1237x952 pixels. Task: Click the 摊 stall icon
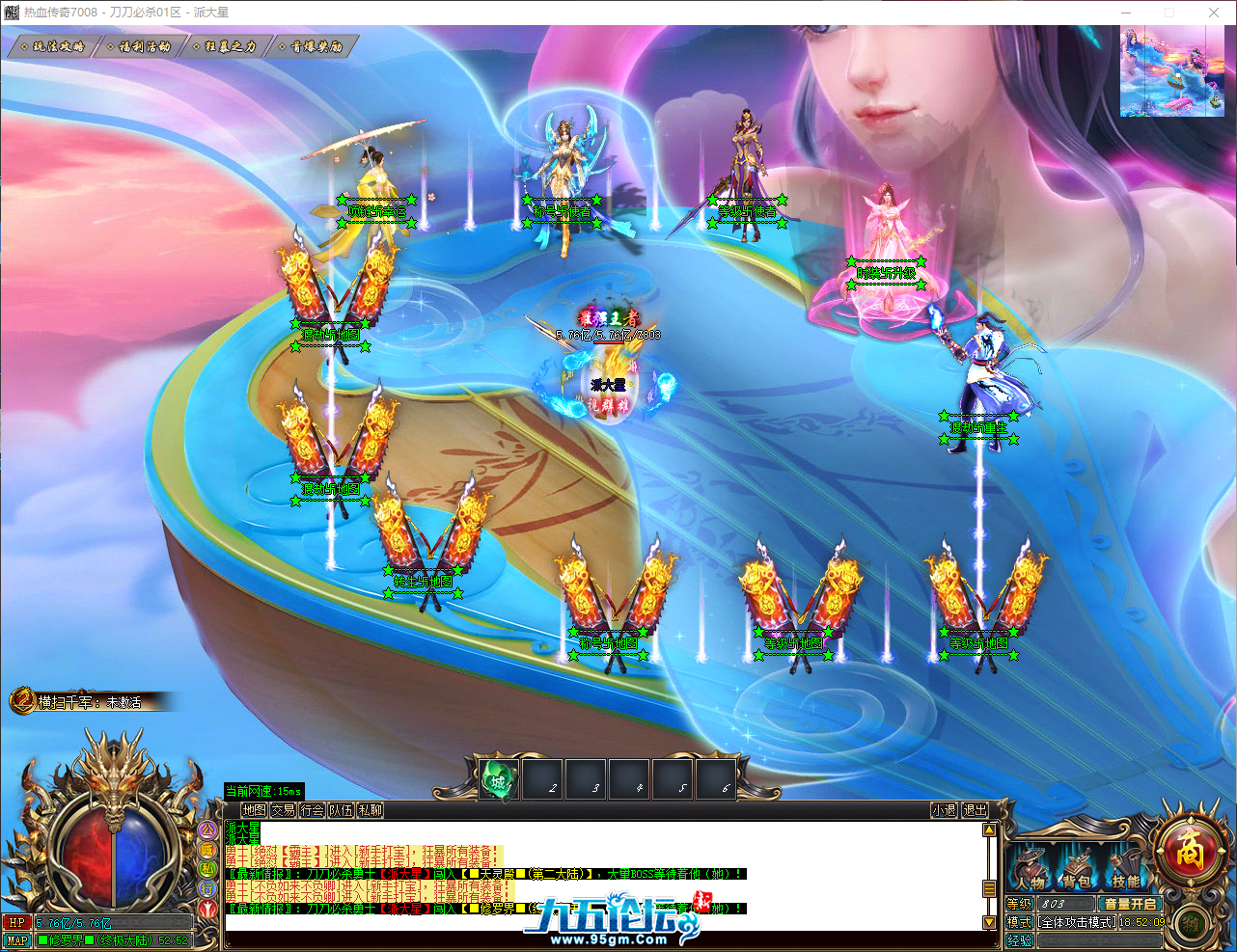click(1191, 926)
